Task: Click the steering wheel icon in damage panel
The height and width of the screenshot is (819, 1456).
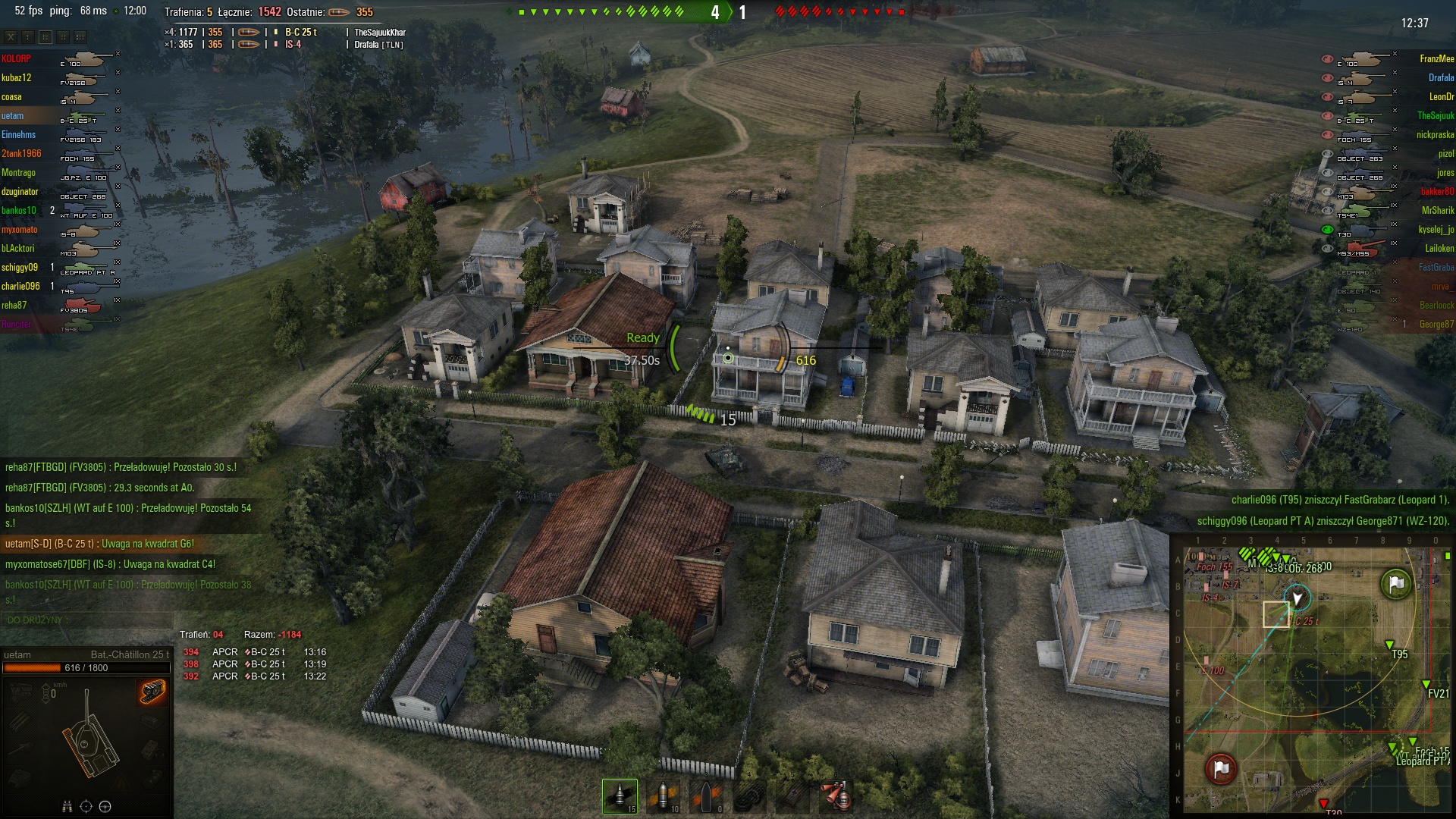Action: click(x=105, y=806)
